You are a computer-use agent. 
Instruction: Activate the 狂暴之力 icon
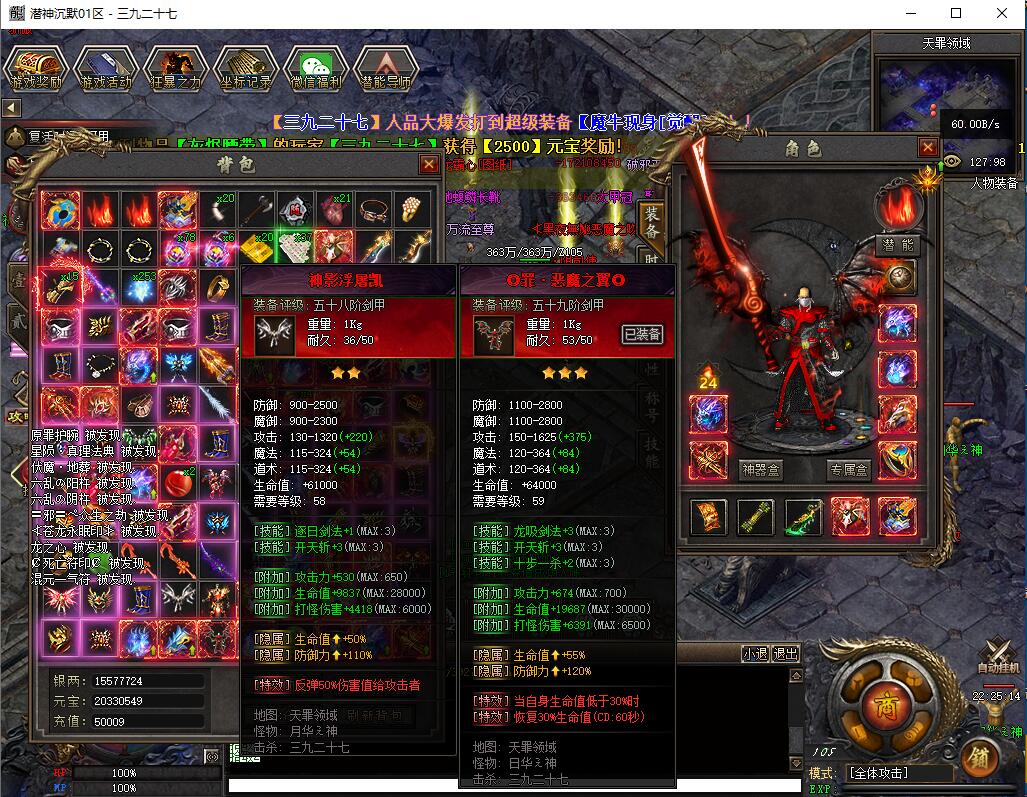[x=175, y=67]
